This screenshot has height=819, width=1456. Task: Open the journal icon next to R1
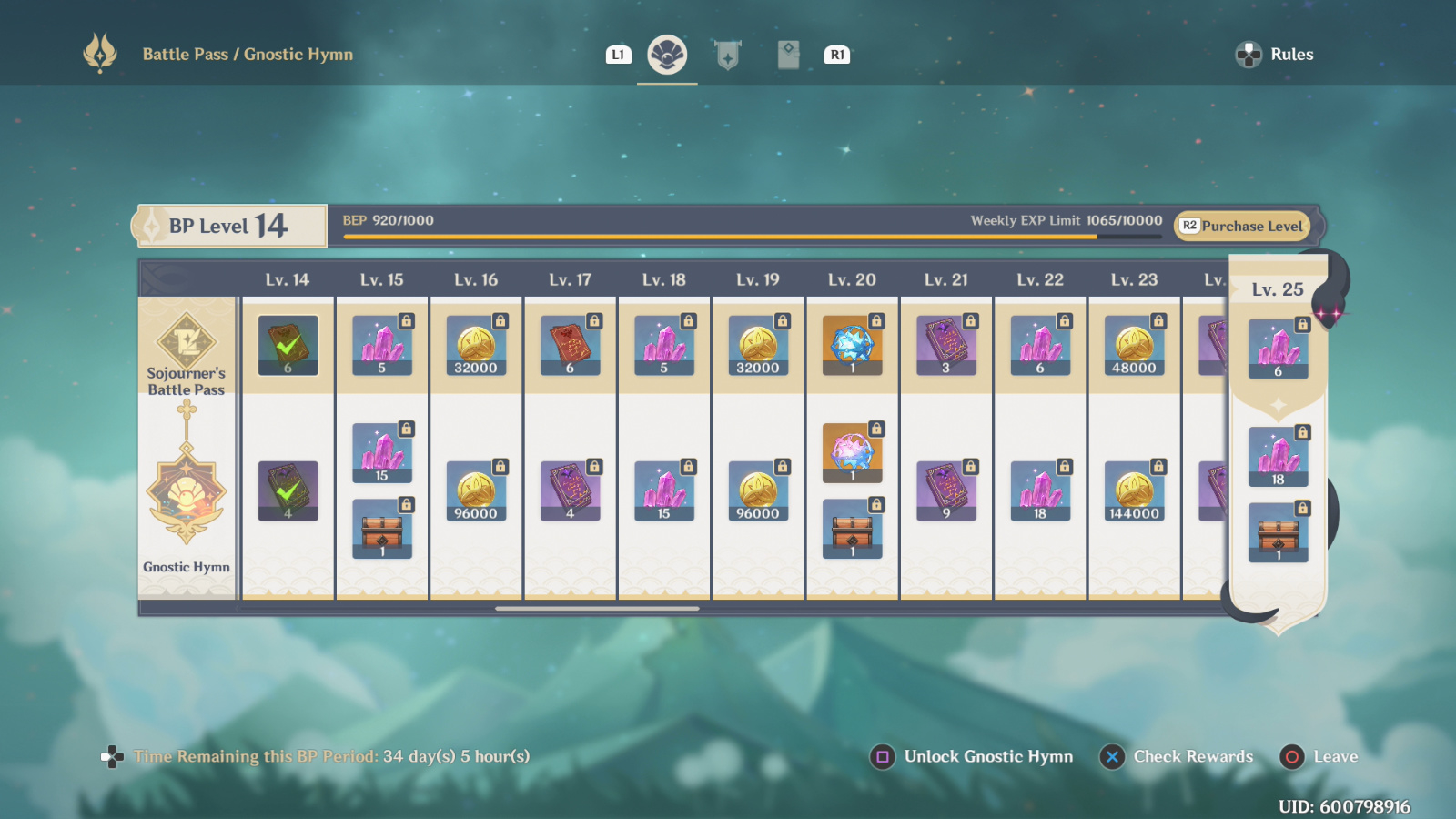click(788, 54)
